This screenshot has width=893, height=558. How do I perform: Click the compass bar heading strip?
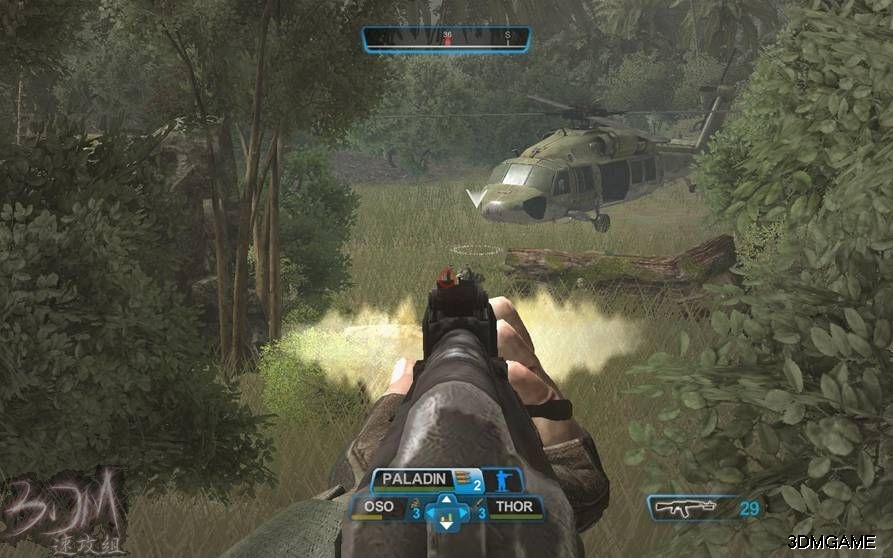[x=446, y=39]
